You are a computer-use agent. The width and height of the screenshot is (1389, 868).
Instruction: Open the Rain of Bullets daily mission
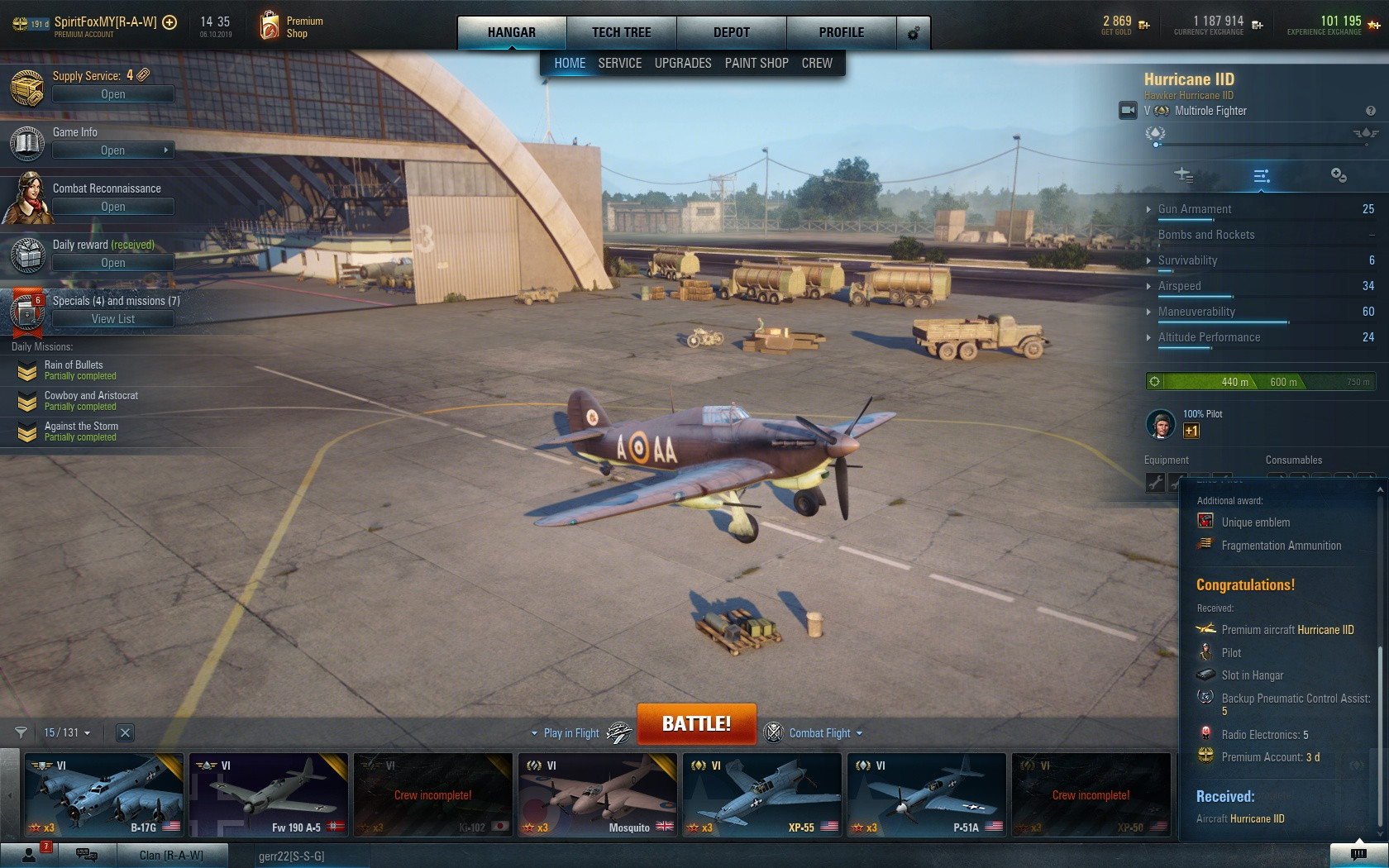point(74,370)
